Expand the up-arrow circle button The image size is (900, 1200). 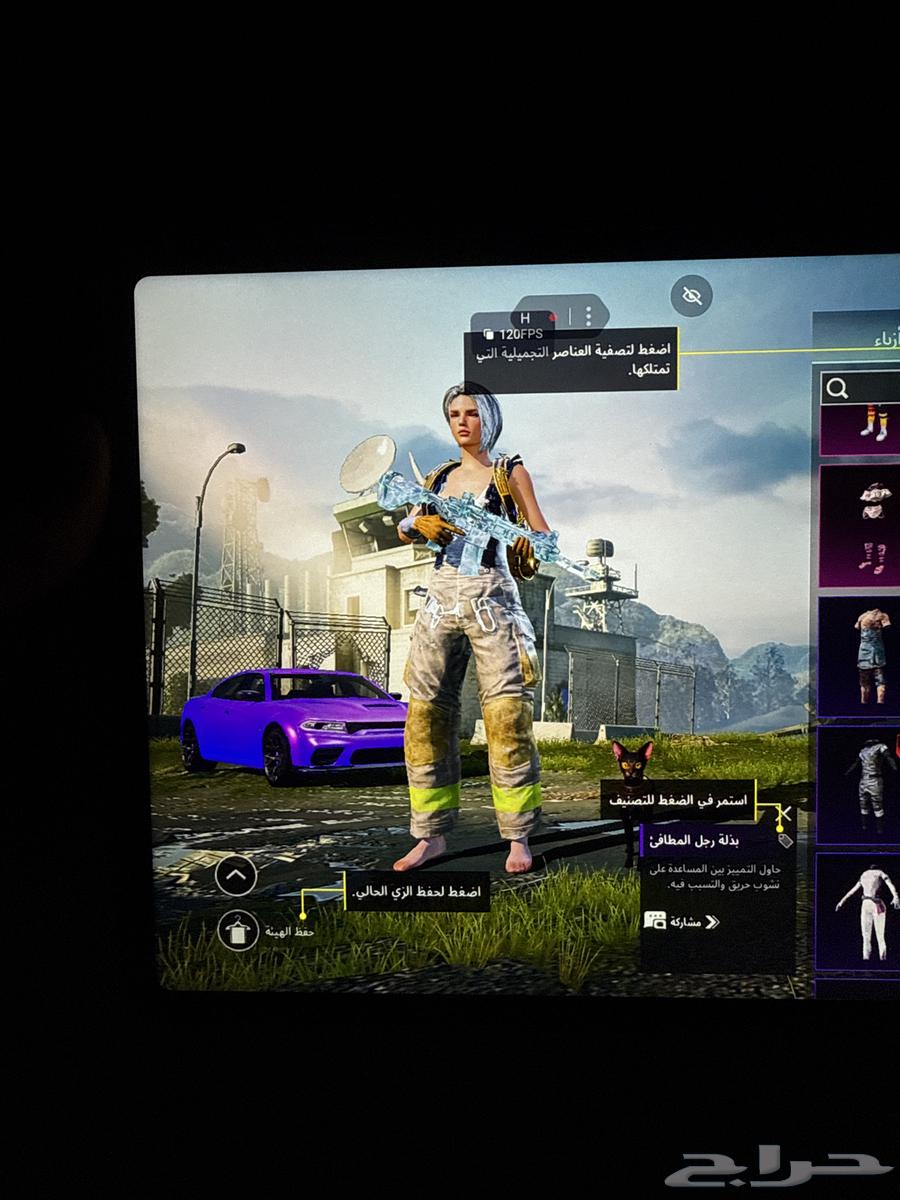point(236,876)
